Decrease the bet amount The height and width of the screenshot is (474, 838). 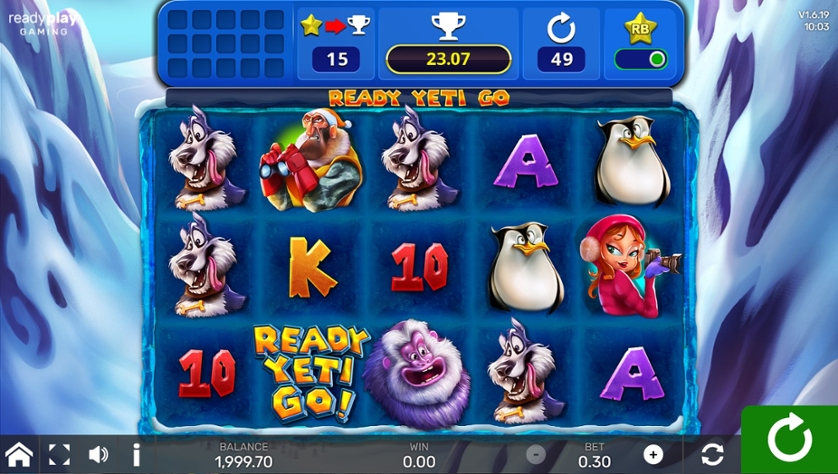536,455
